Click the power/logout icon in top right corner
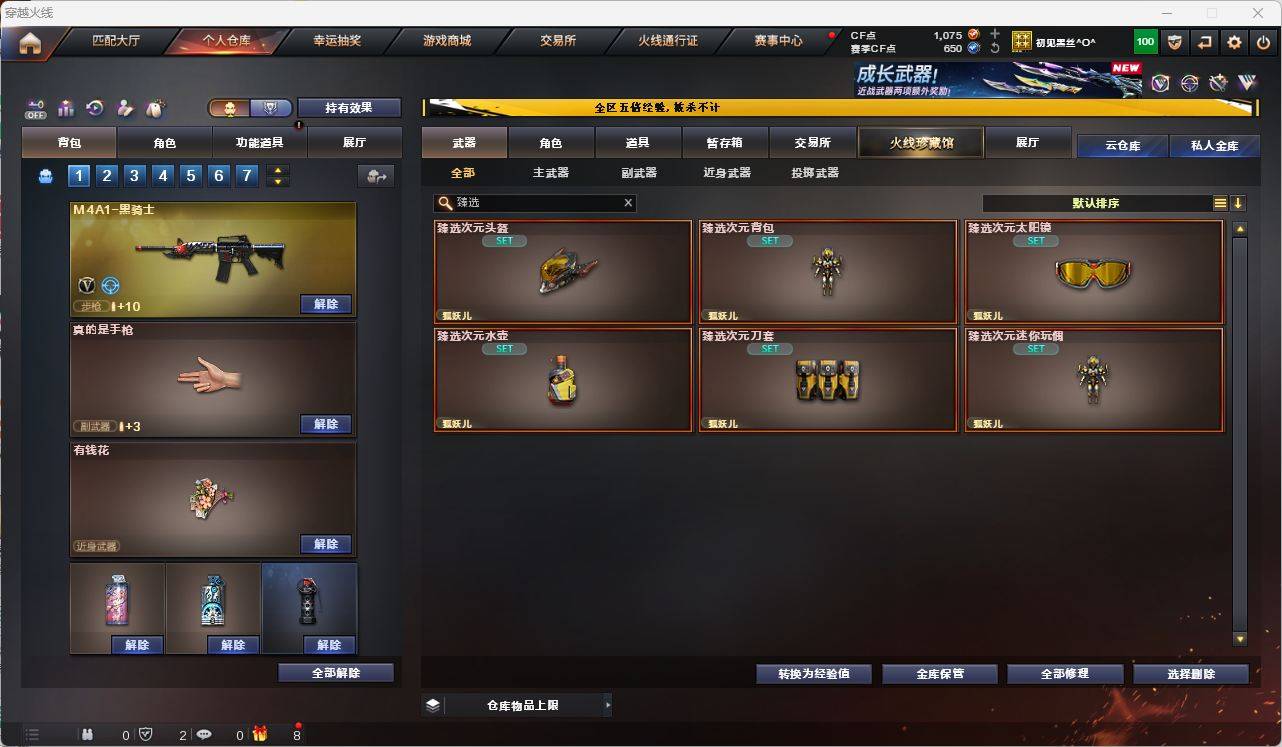Viewport: 1282px width, 747px height. [1261, 42]
